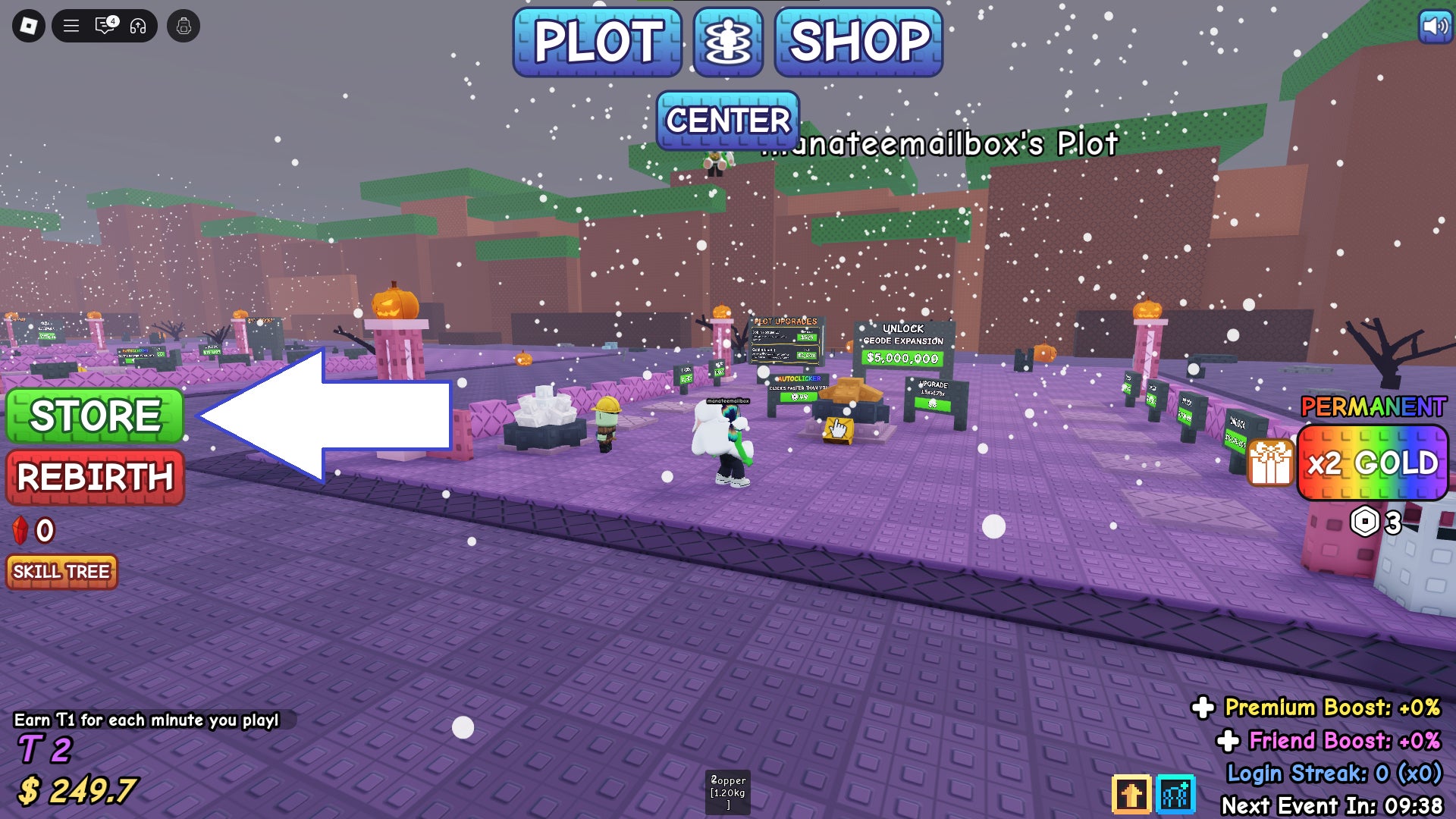Click the voice chat headphones icon

136,27
